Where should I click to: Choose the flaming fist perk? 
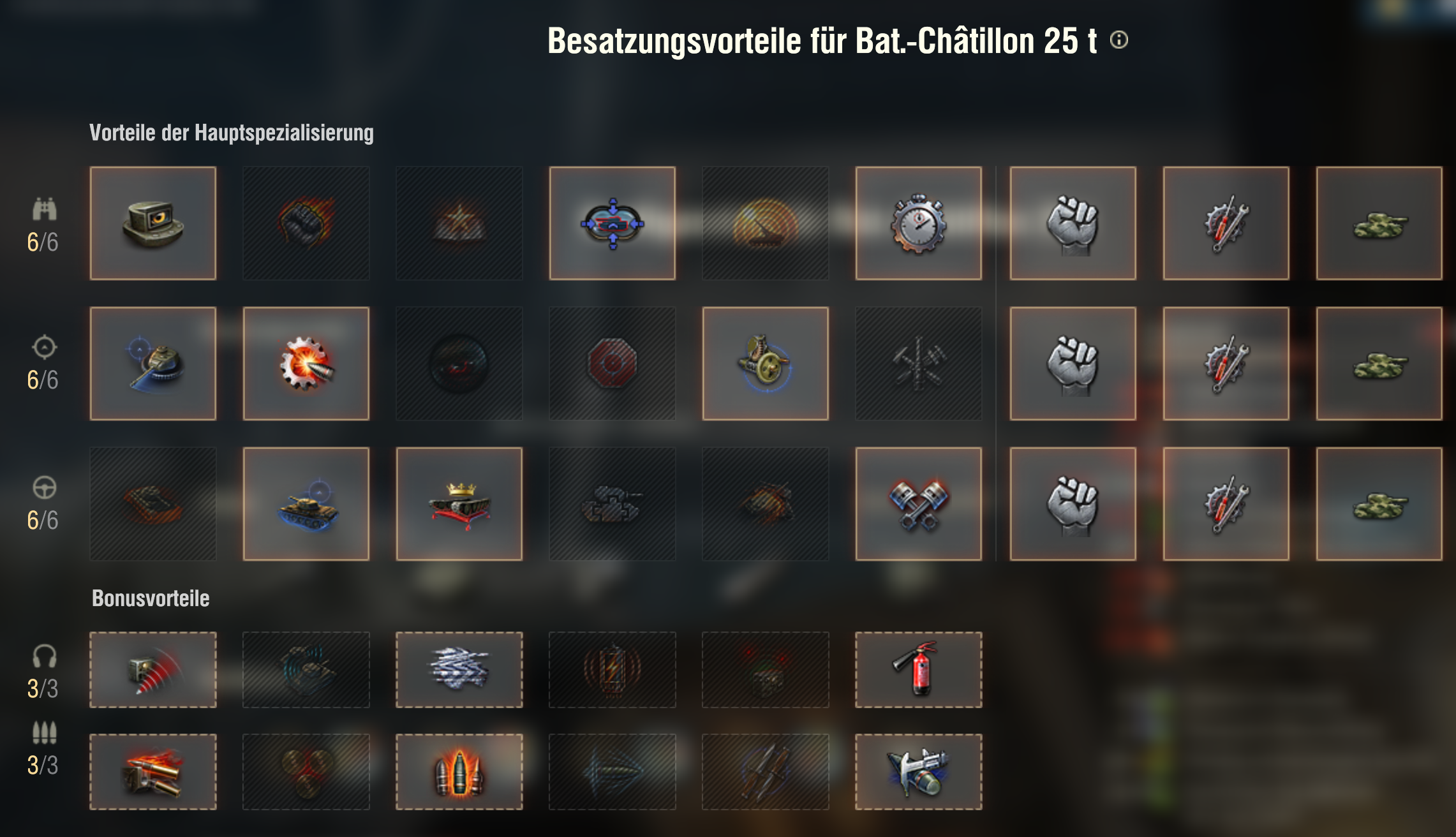[306, 223]
